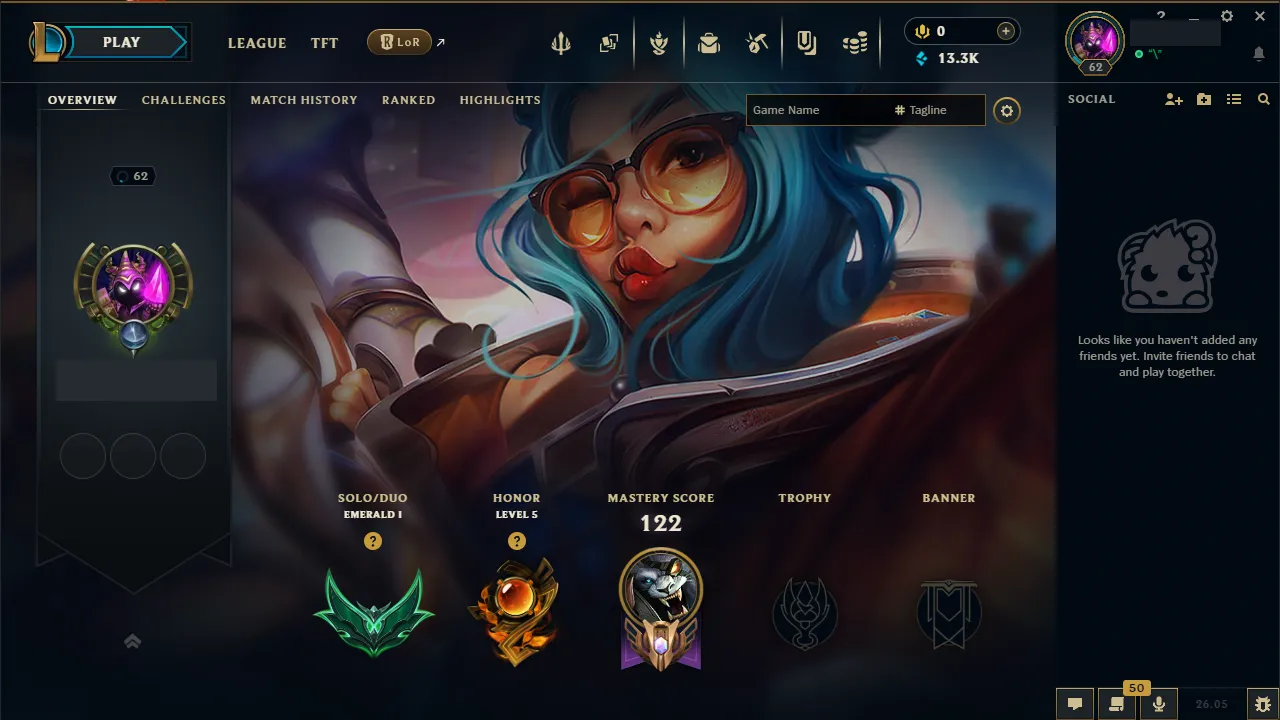Collapse the ranked profile banner chevron
This screenshot has height=720, width=1280.
[x=132, y=641]
